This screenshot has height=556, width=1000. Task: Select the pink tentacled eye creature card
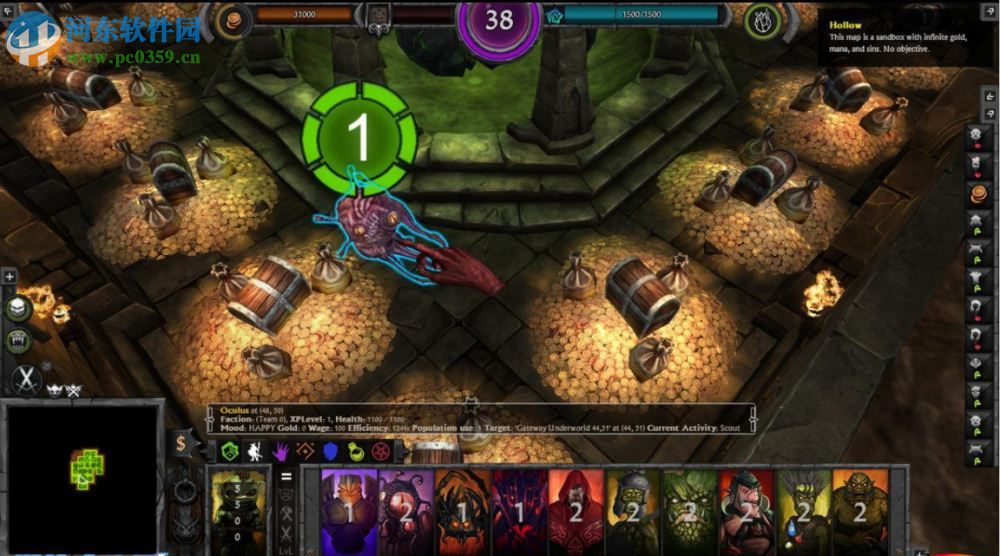[406, 512]
